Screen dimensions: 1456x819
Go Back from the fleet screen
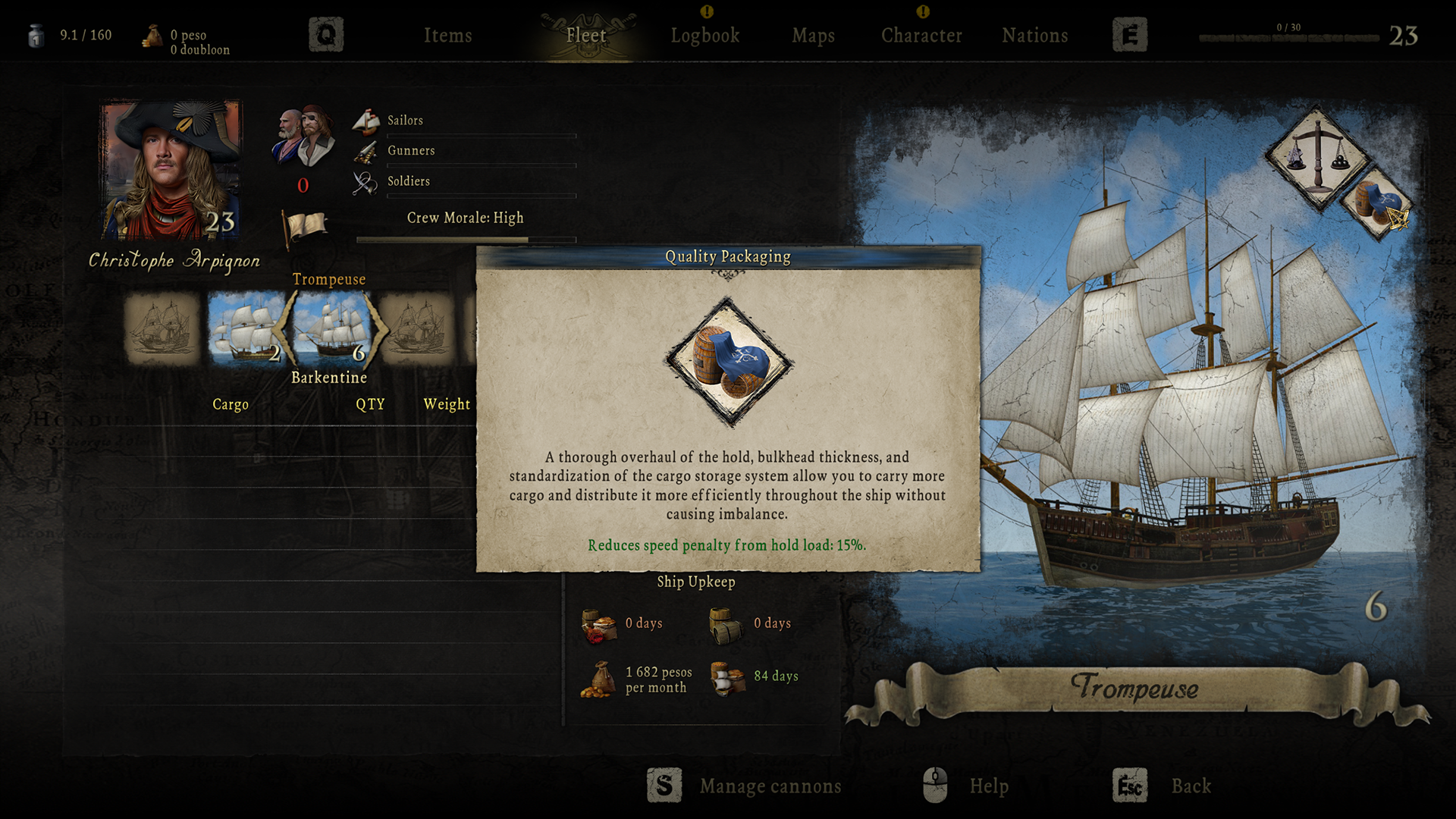click(x=1191, y=786)
